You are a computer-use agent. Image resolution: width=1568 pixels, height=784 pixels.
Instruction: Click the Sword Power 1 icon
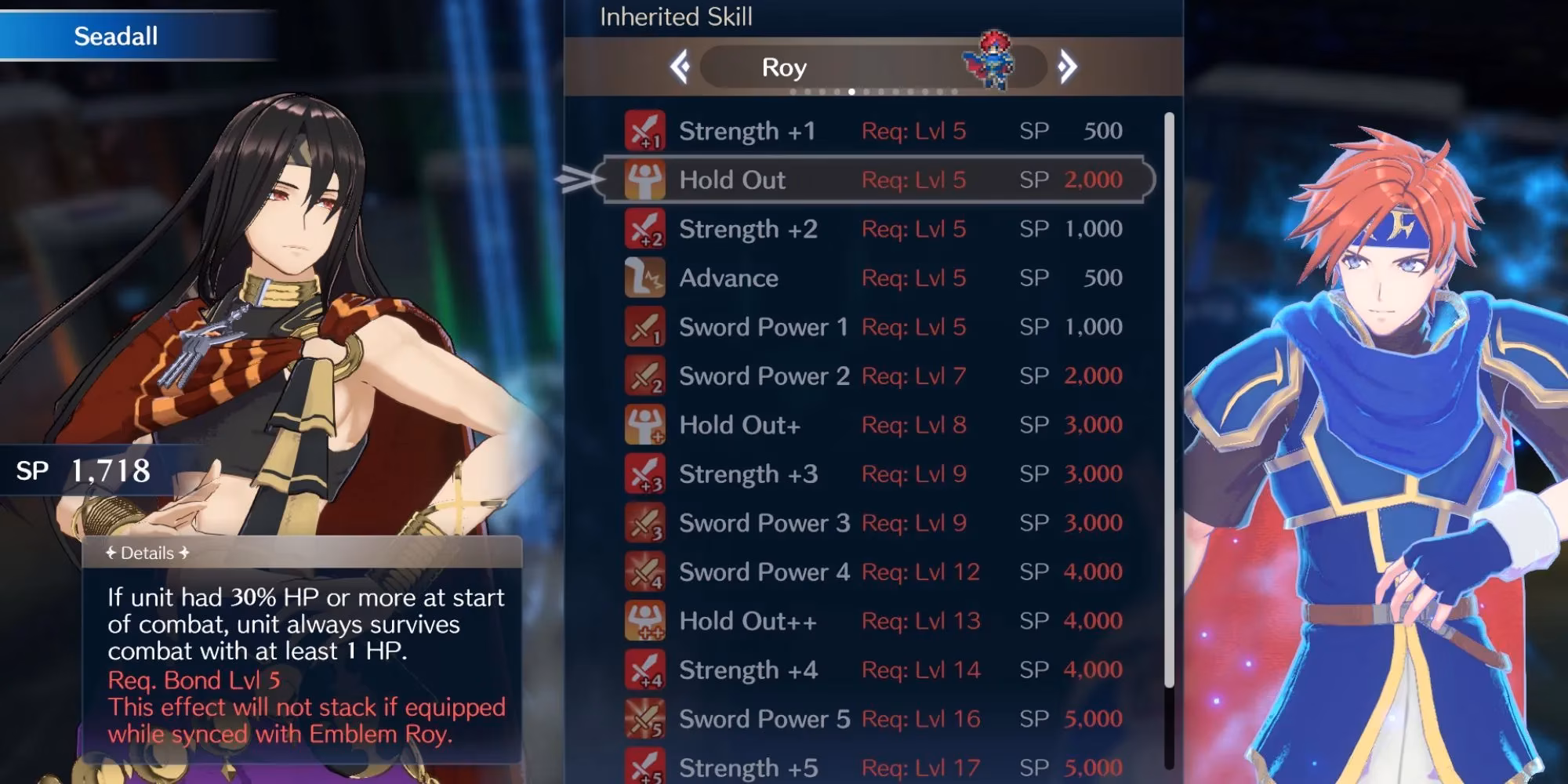(x=643, y=327)
